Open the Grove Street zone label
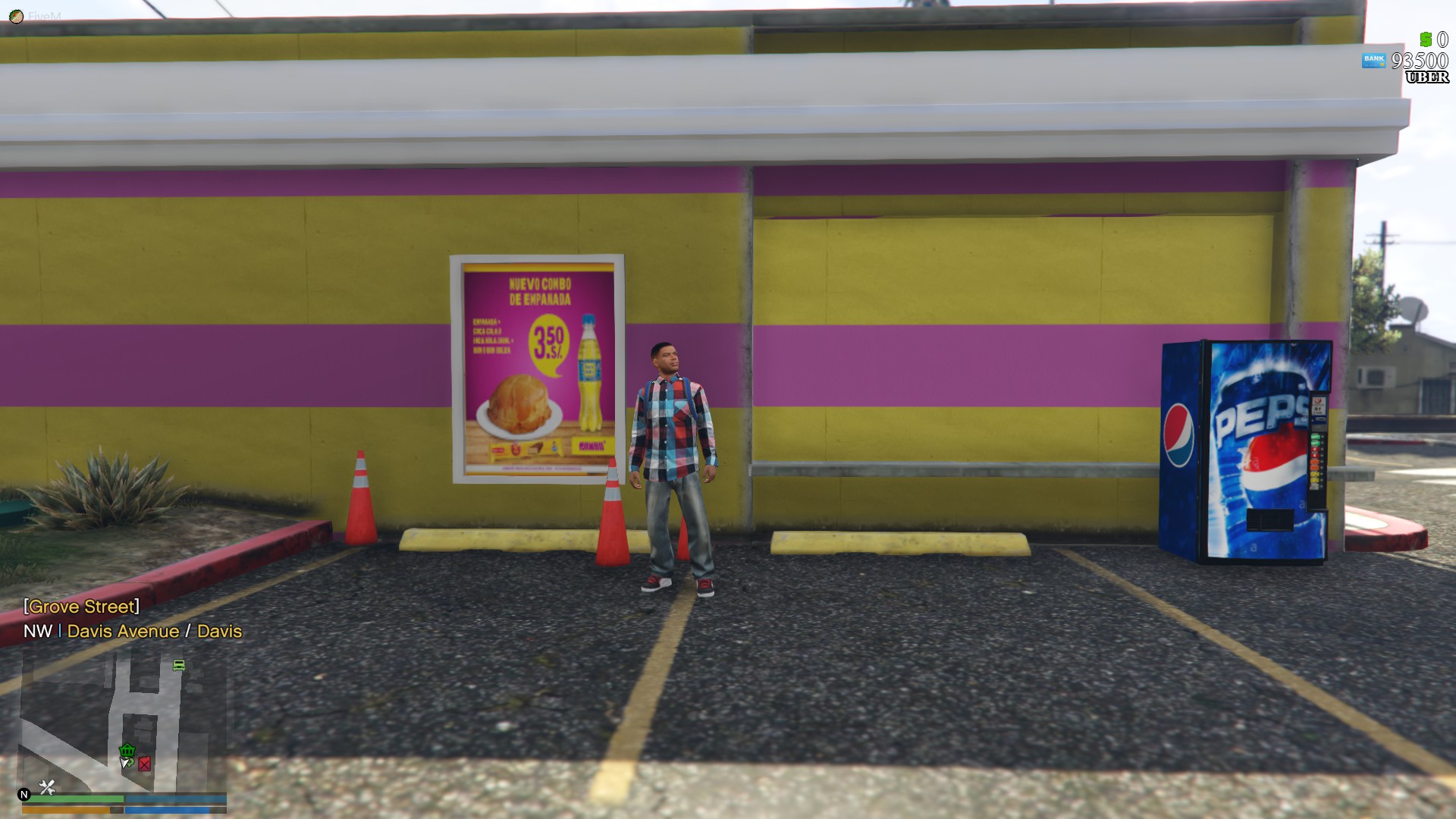Screen dimensions: 1456x819 pos(82,606)
